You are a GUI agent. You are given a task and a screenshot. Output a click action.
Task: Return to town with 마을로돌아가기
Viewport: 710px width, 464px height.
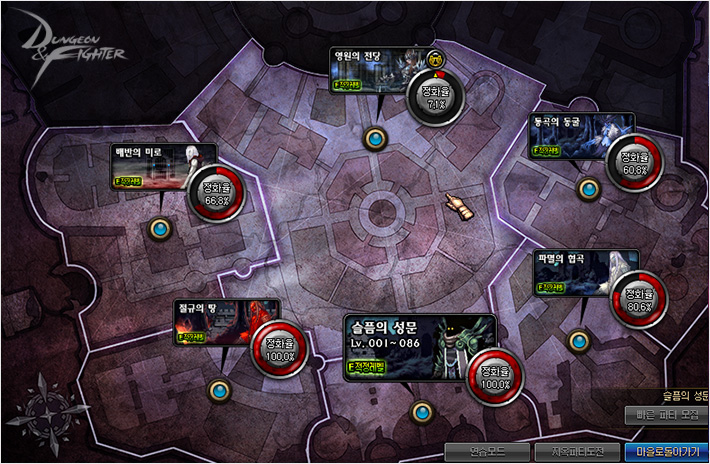[664, 450]
